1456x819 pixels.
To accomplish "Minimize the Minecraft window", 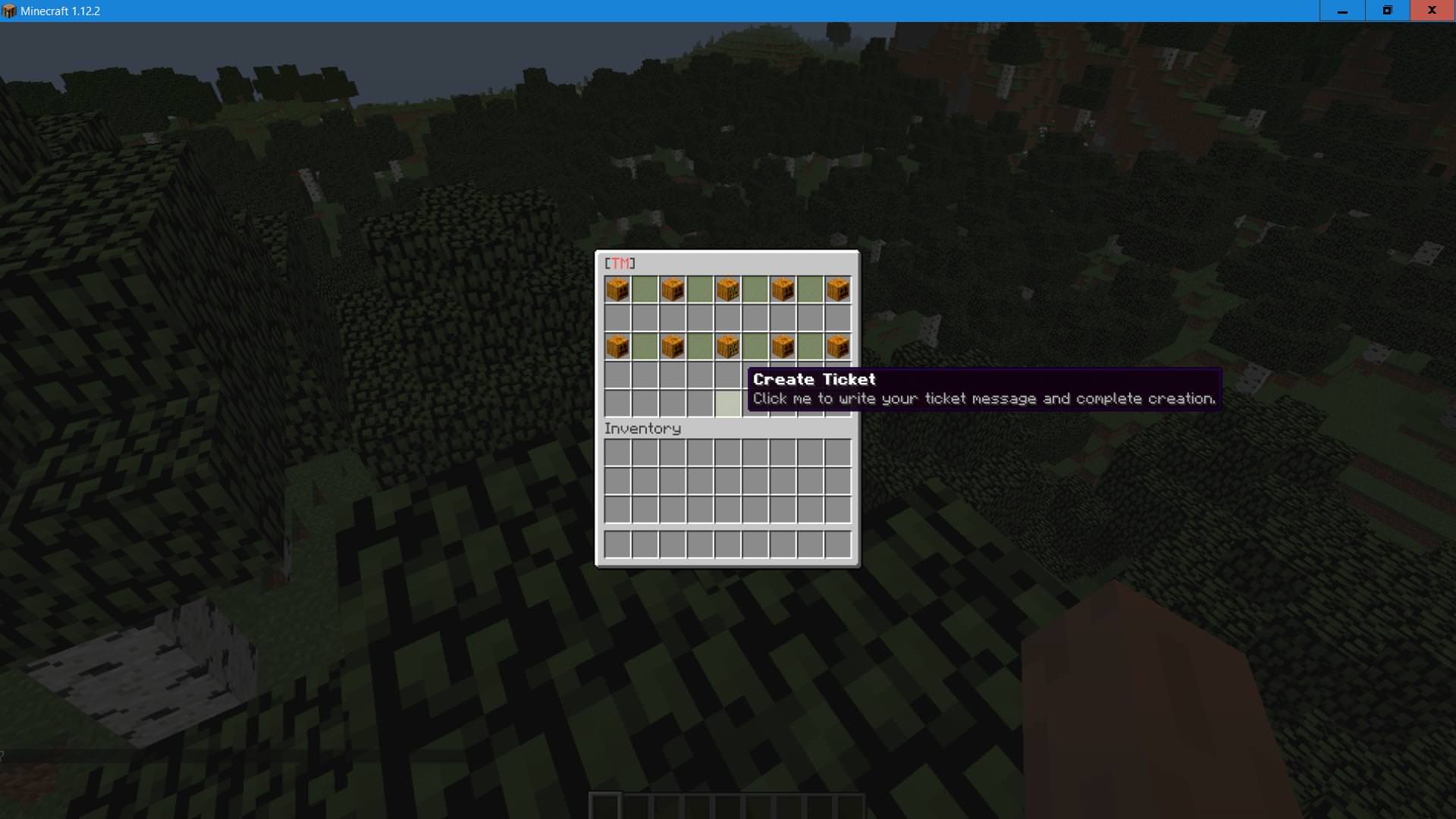I will point(1341,11).
